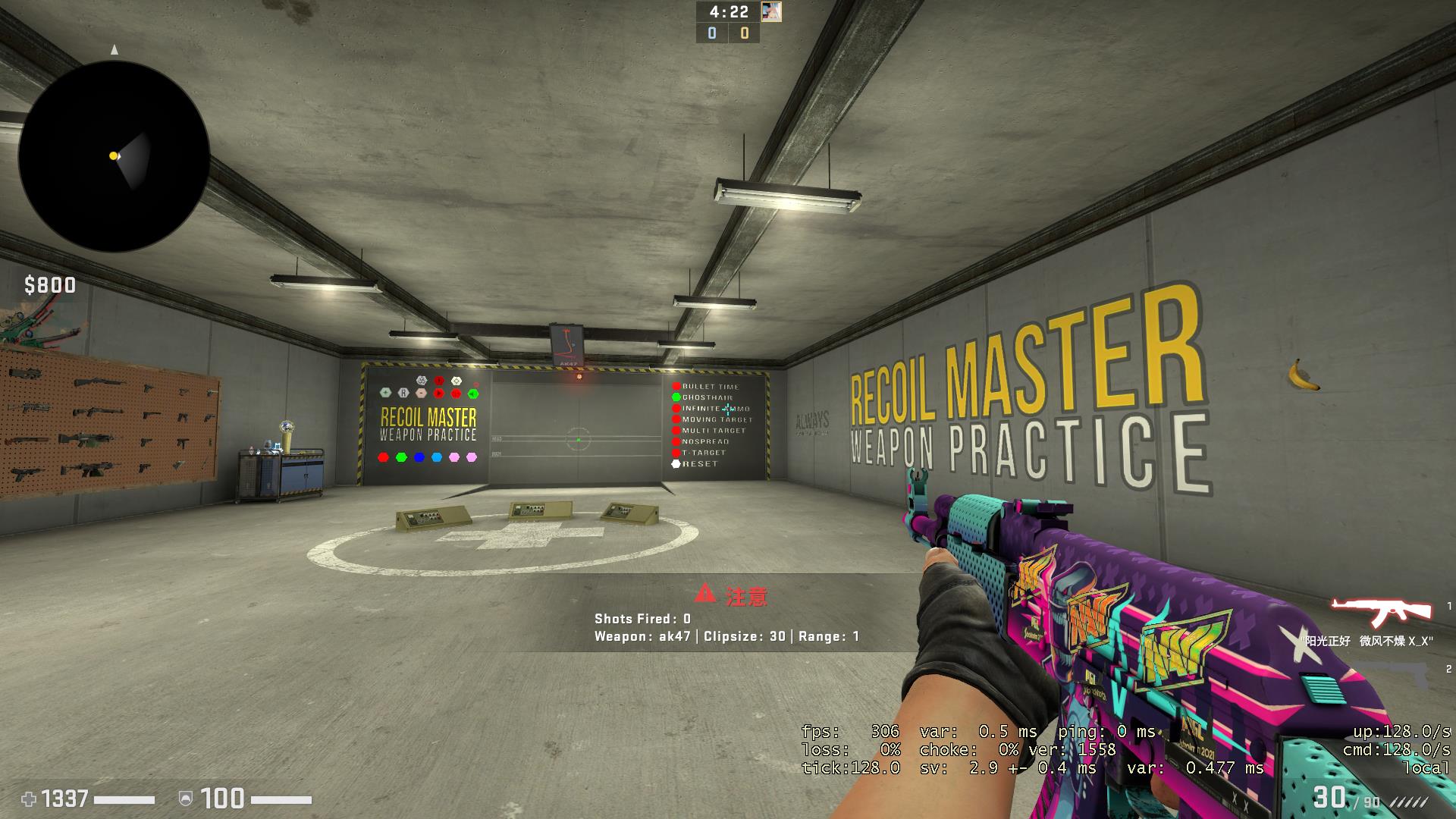The width and height of the screenshot is (1456, 819).
Task: Turn on the MOVING TARGET option
Action: [676, 419]
